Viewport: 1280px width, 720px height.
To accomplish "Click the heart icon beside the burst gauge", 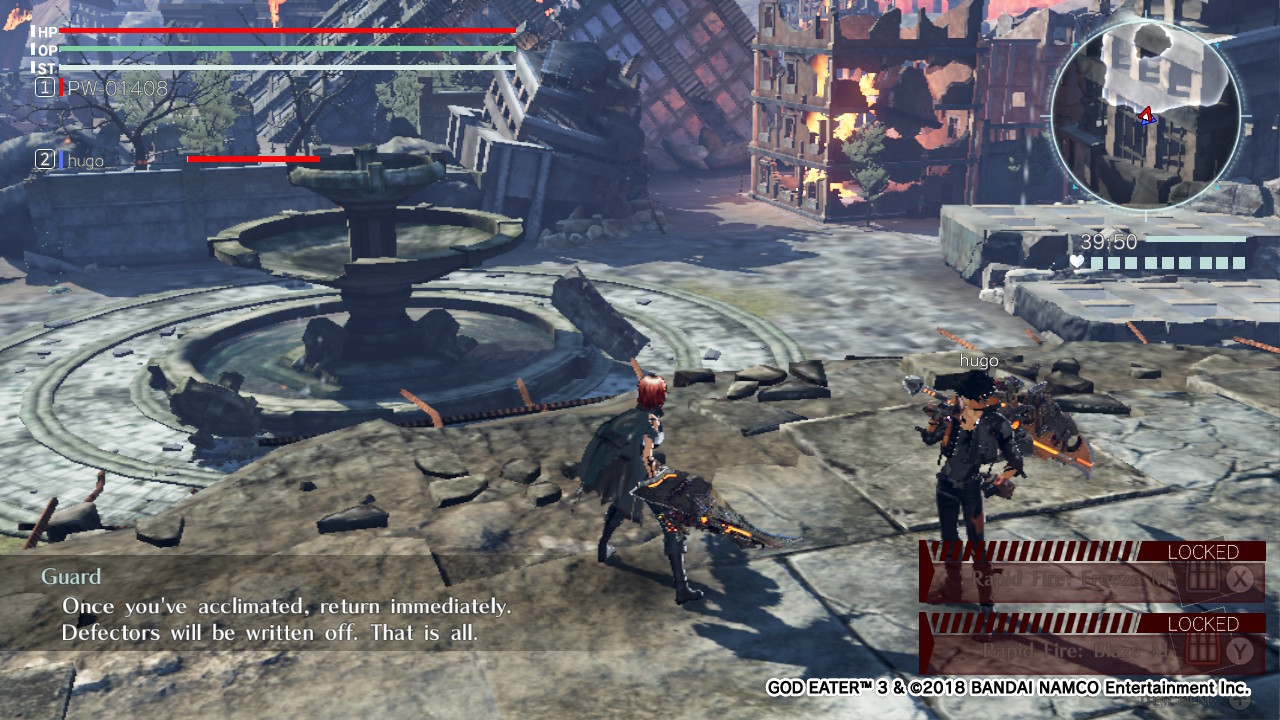I will pos(1077,261).
